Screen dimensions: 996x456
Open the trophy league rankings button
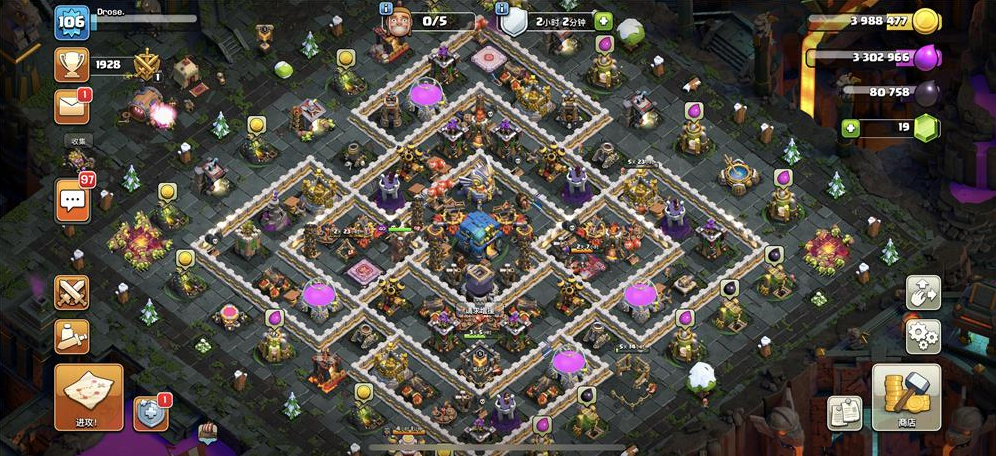click(71, 66)
